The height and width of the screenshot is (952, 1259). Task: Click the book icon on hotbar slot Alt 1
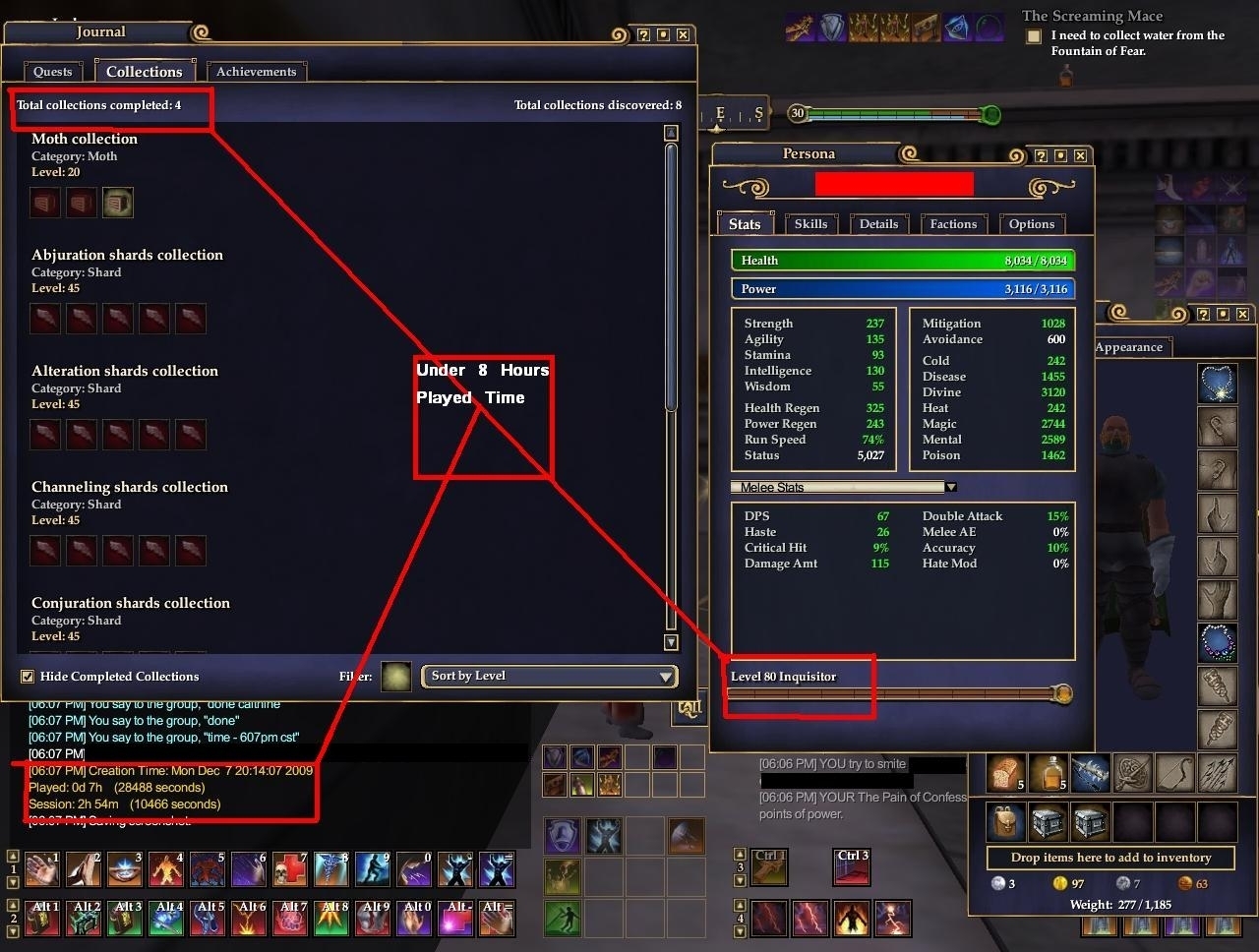coord(42,918)
